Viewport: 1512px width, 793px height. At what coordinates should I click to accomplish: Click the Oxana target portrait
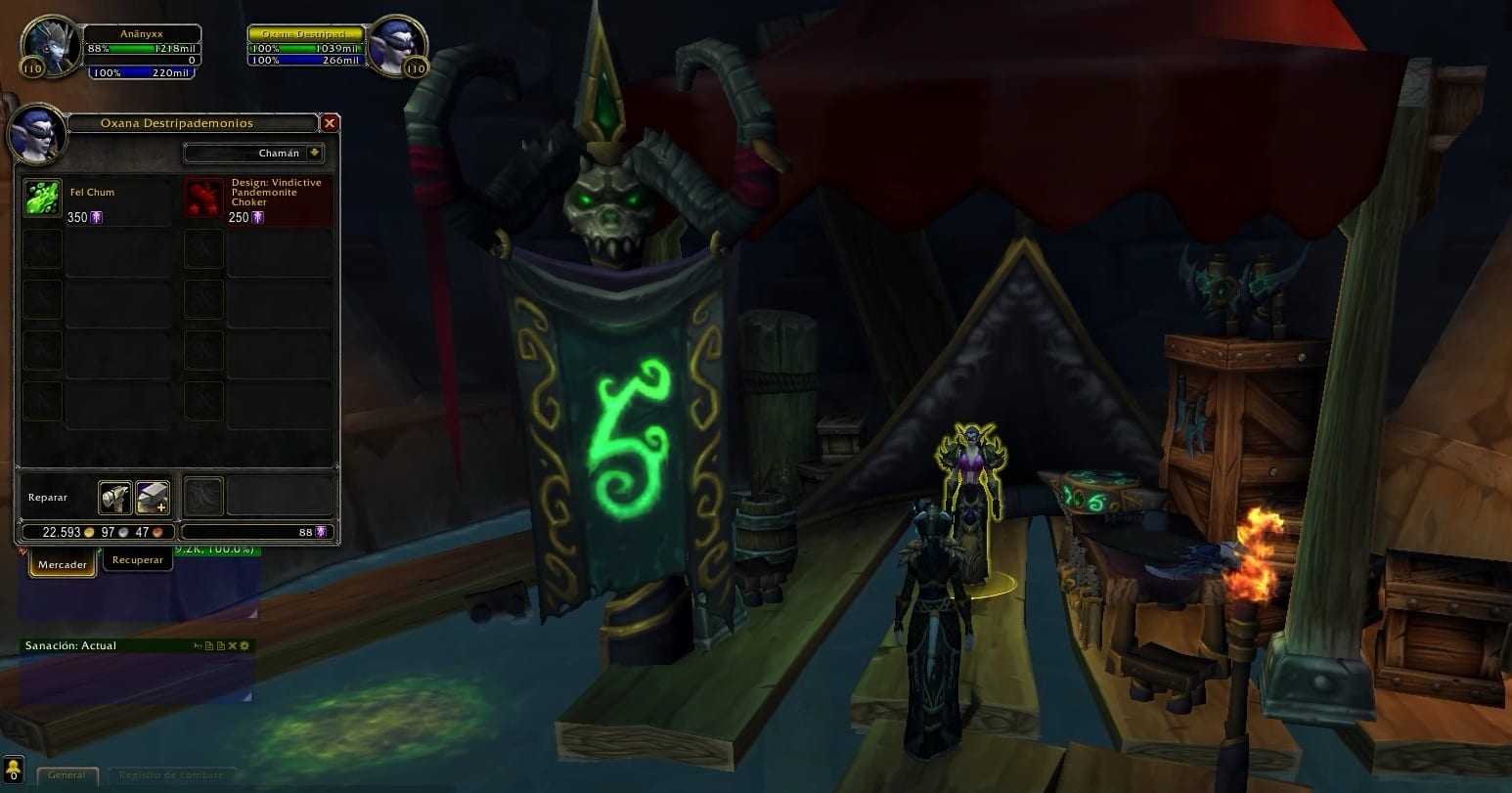click(398, 45)
